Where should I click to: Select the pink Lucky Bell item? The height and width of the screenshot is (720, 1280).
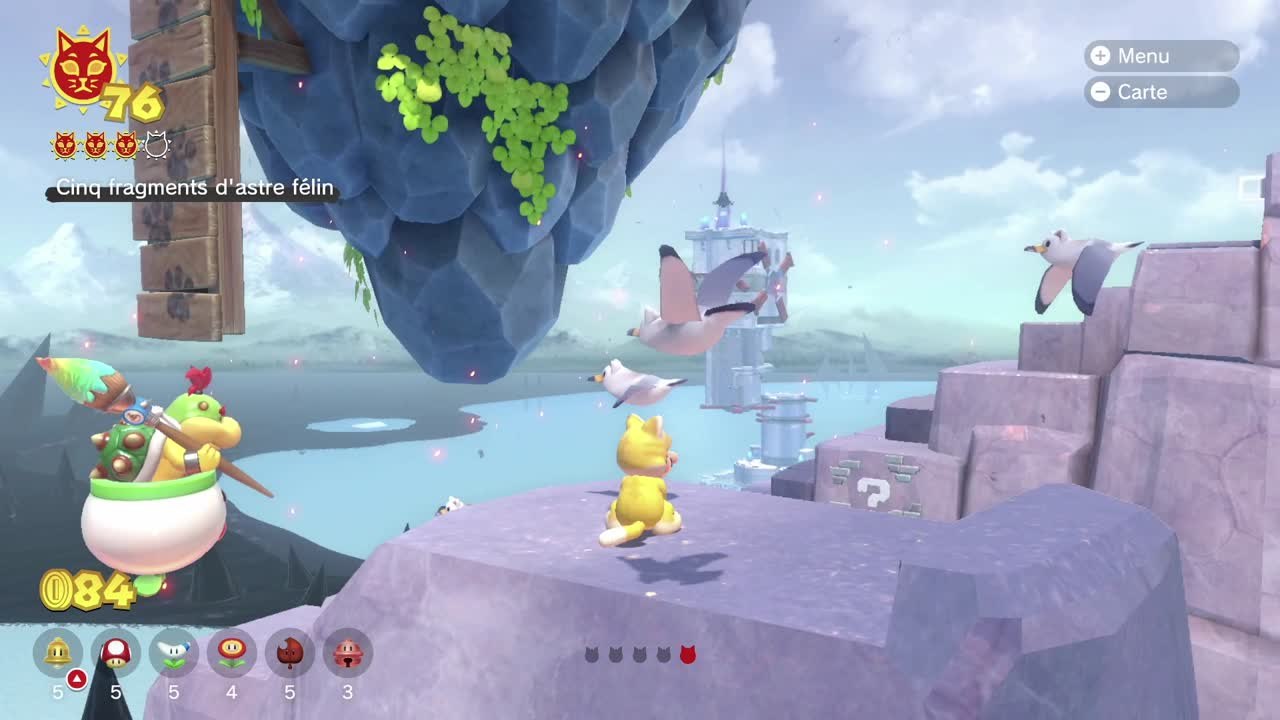pos(347,653)
